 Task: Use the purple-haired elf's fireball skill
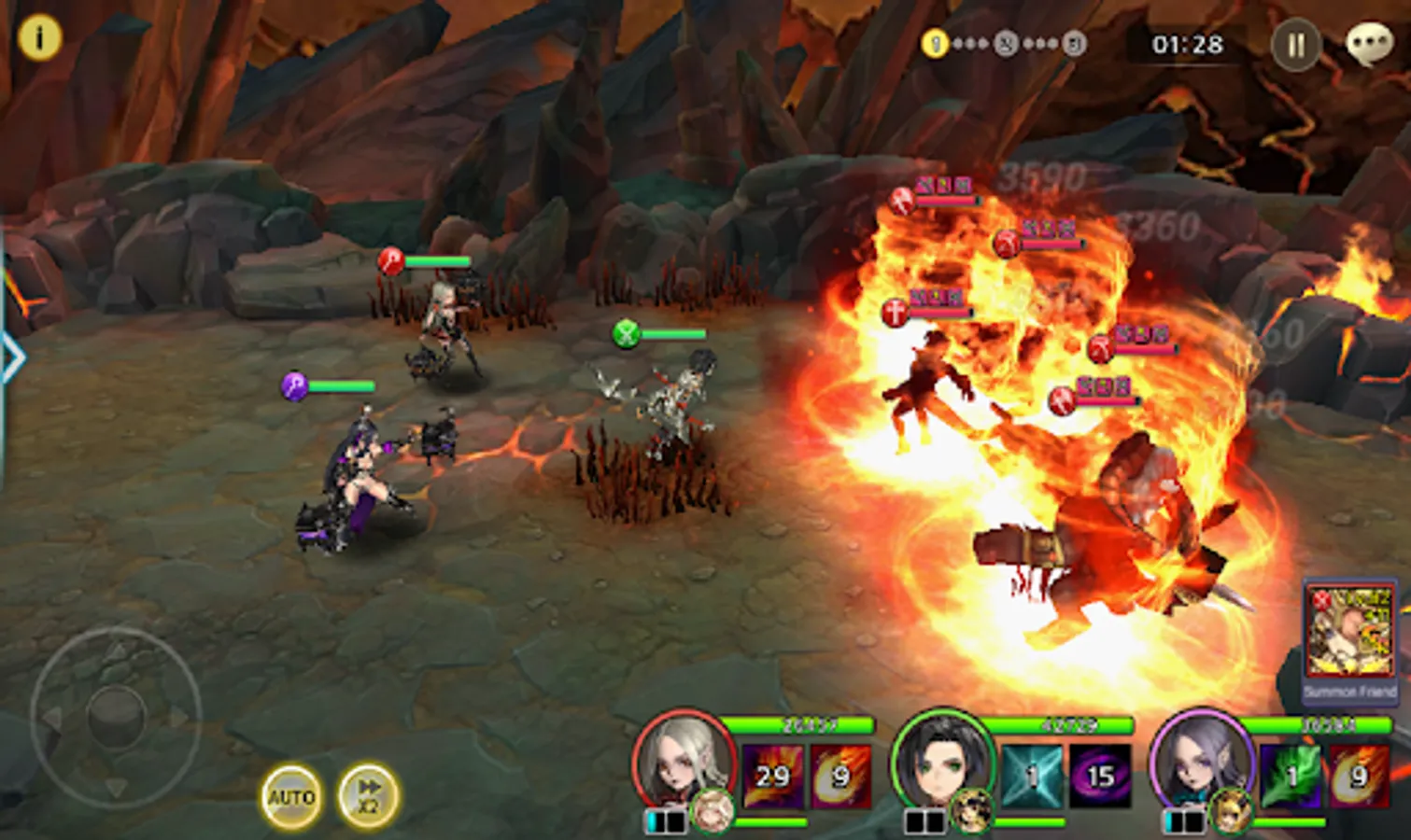[x=1359, y=776]
